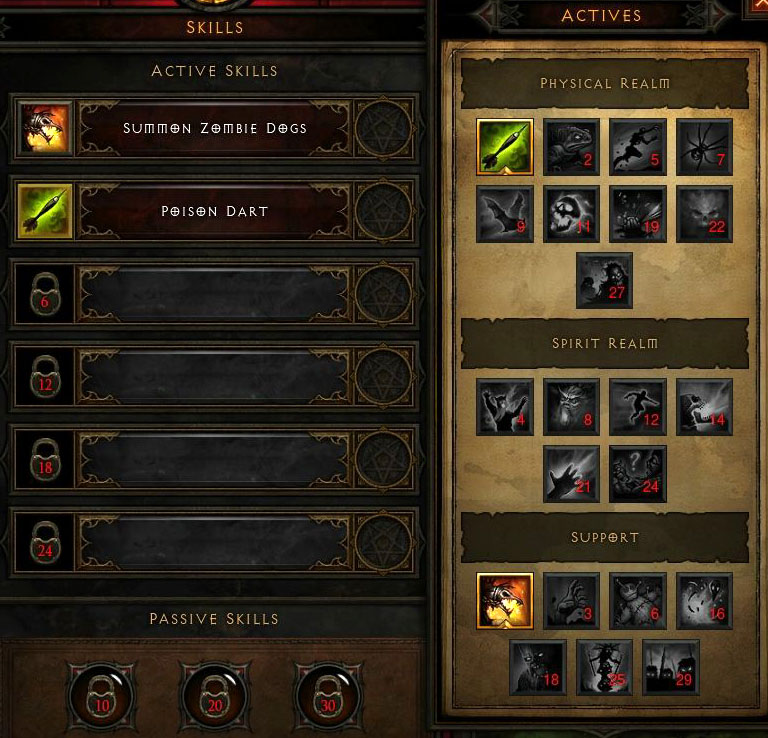Select the Summon Zombie Dogs active skill row
The height and width of the screenshot is (738, 768).
pos(214,128)
